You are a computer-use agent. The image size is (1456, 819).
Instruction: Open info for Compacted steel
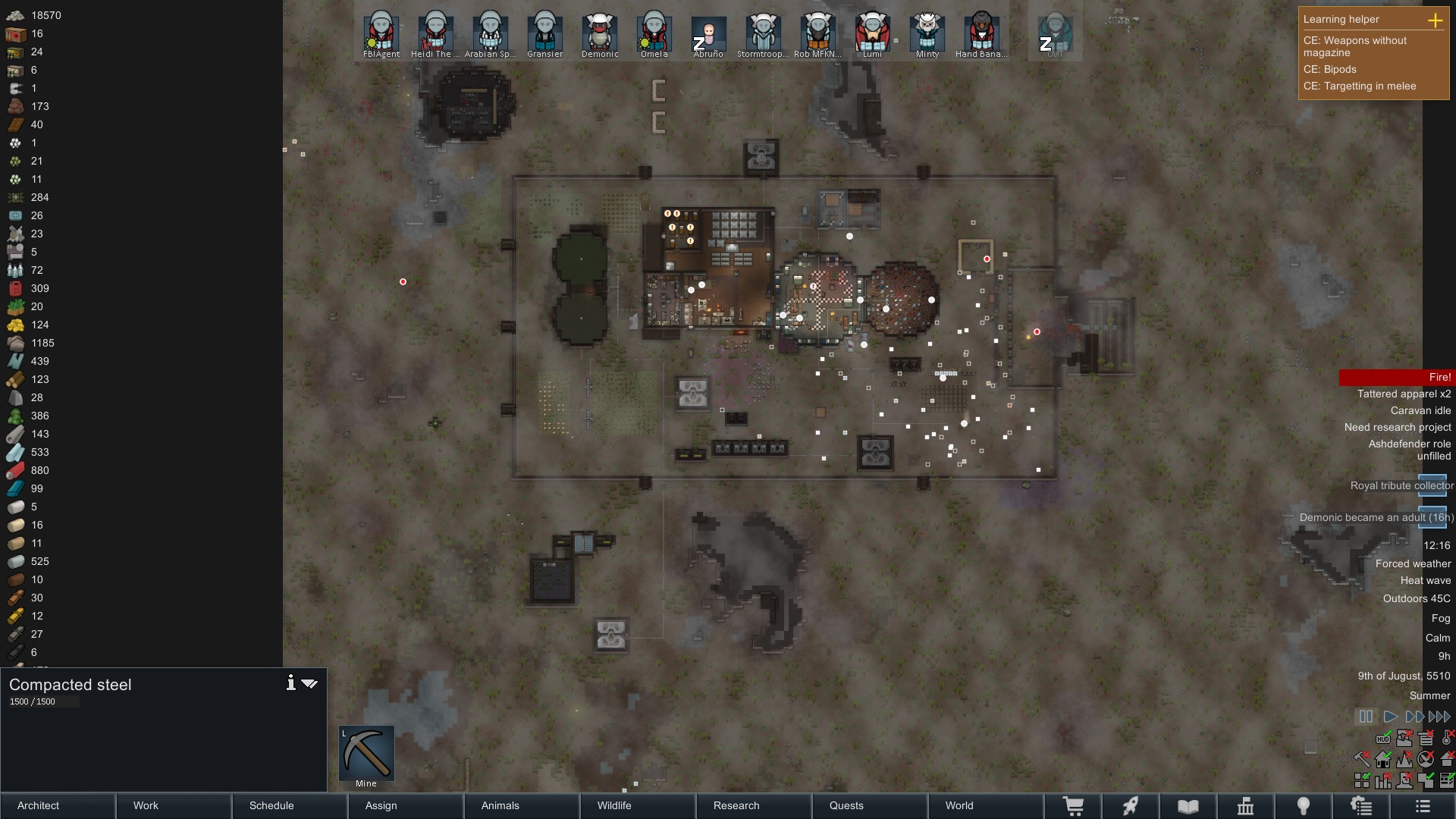290,683
